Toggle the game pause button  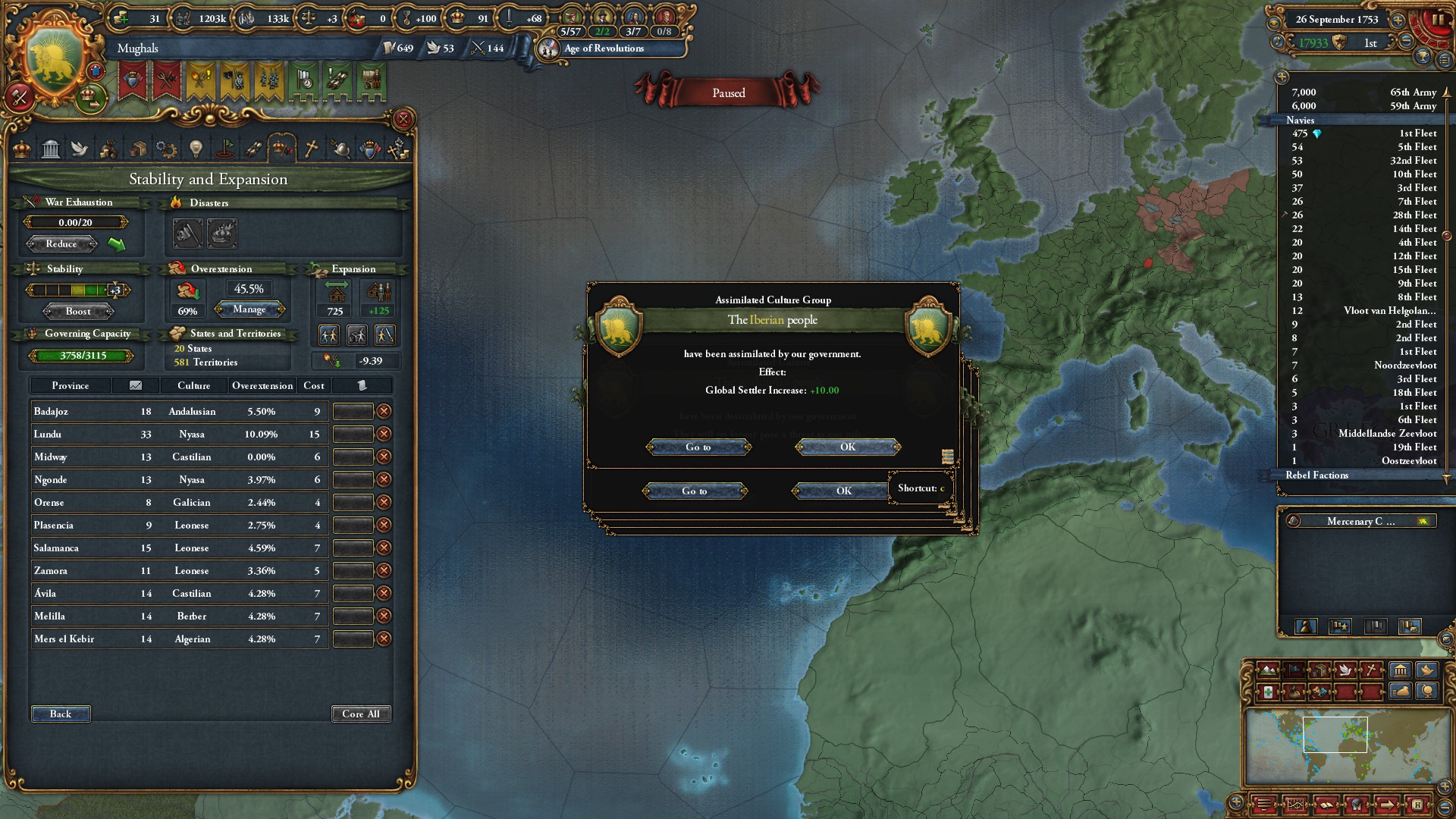(x=1437, y=20)
